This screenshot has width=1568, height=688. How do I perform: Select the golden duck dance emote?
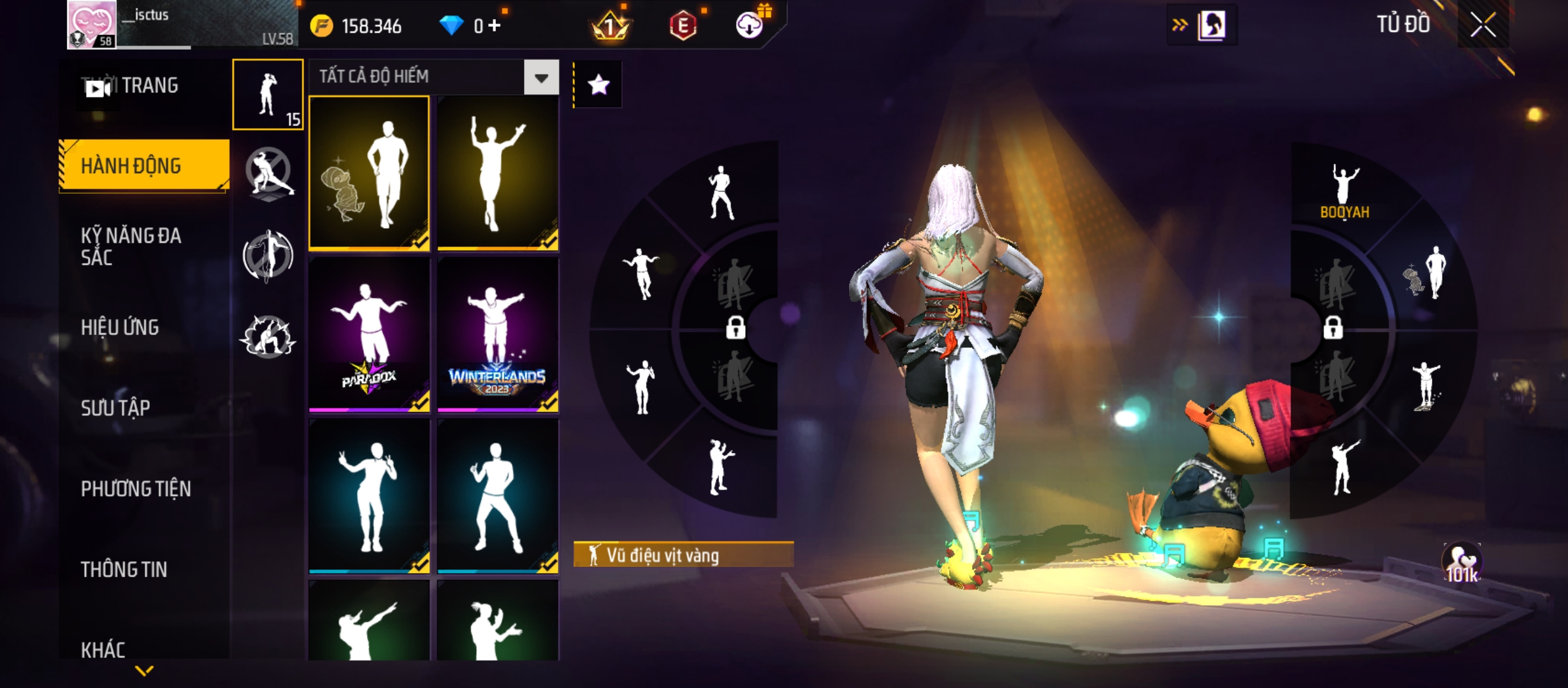tap(369, 173)
